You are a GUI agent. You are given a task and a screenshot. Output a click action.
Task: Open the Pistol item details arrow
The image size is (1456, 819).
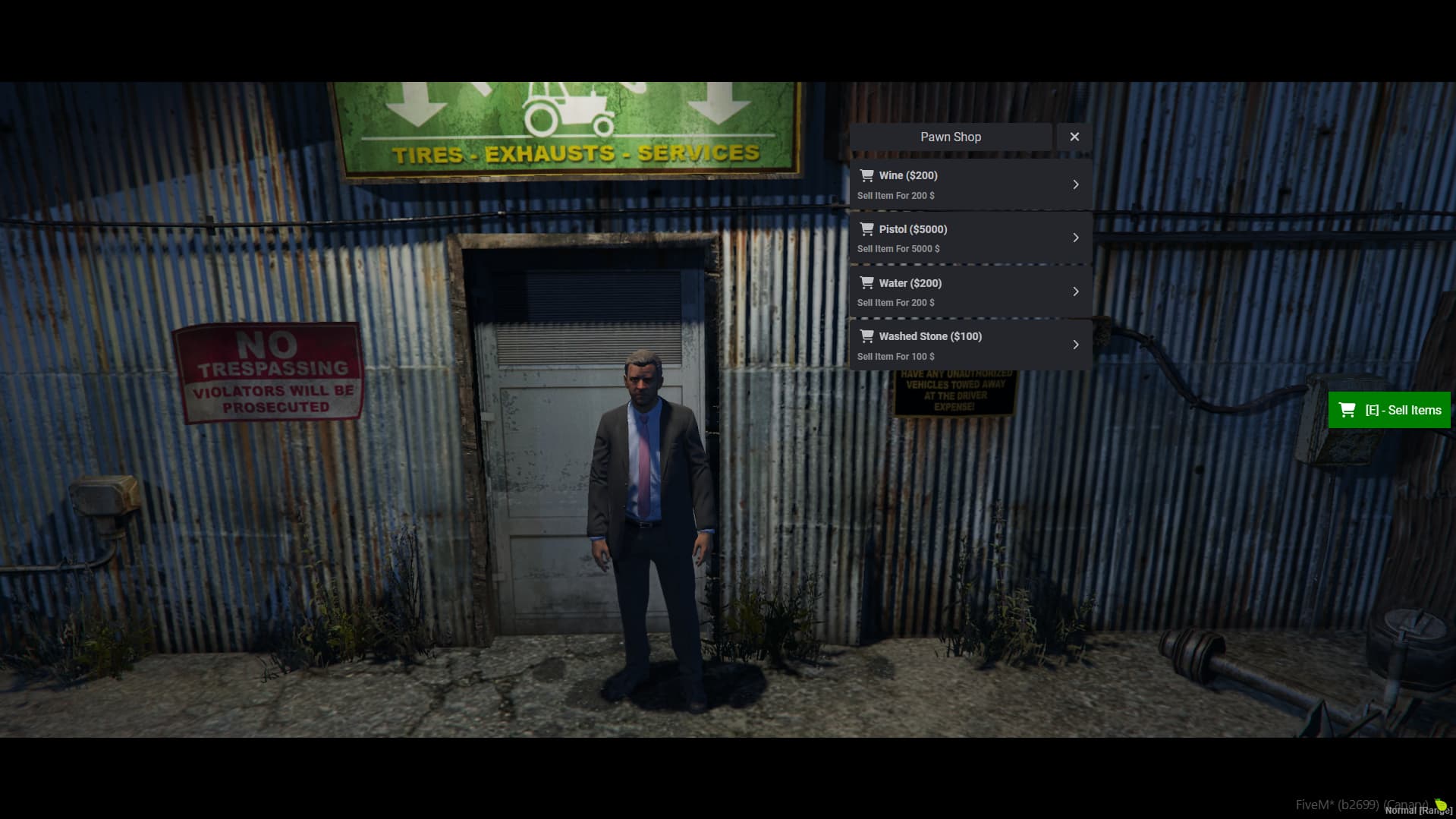[1076, 237]
